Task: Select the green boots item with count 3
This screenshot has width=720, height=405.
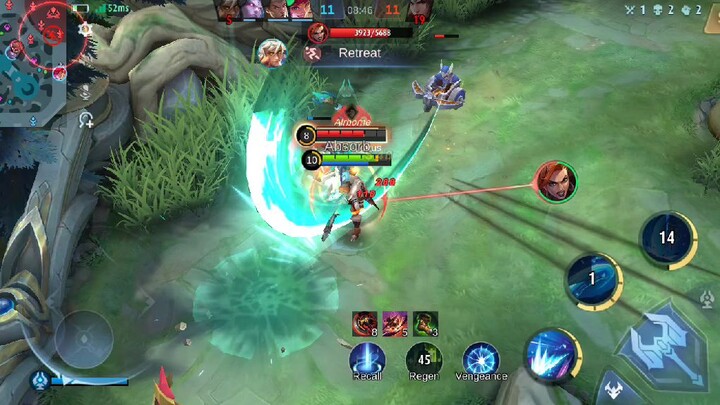Action: (x=424, y=322)
